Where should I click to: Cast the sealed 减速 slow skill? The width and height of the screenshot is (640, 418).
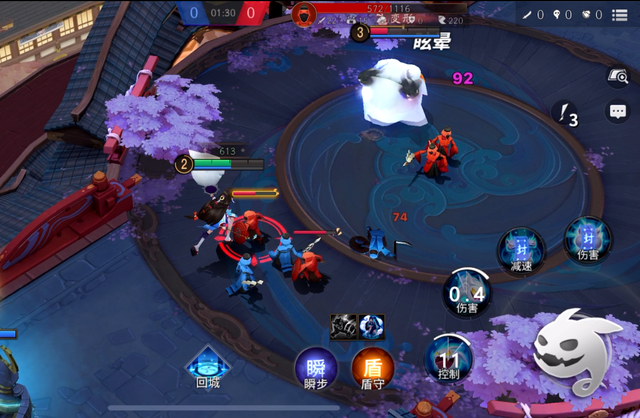click(521, 248)
